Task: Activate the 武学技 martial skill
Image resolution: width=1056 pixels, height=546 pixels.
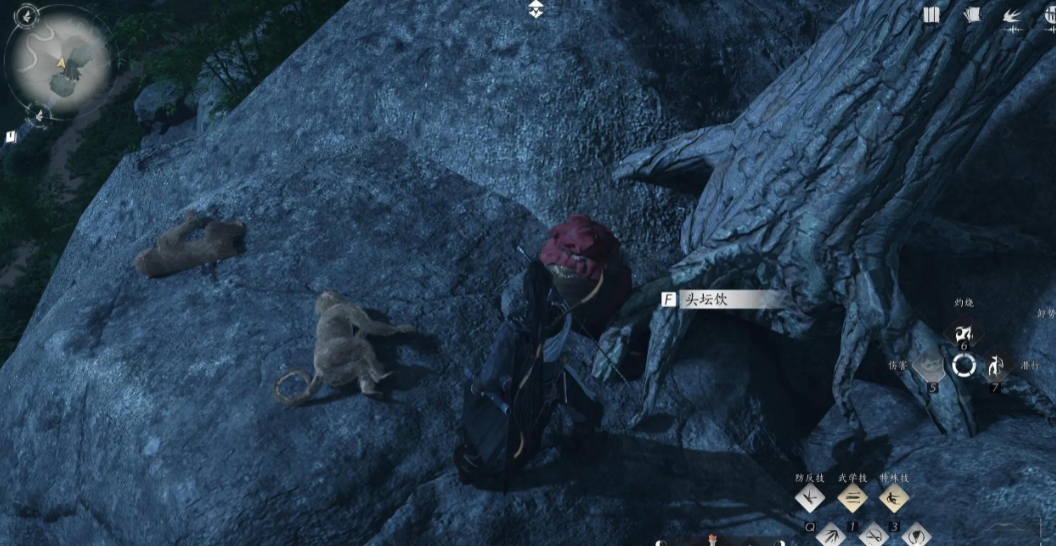Action: tap(852, 497)
